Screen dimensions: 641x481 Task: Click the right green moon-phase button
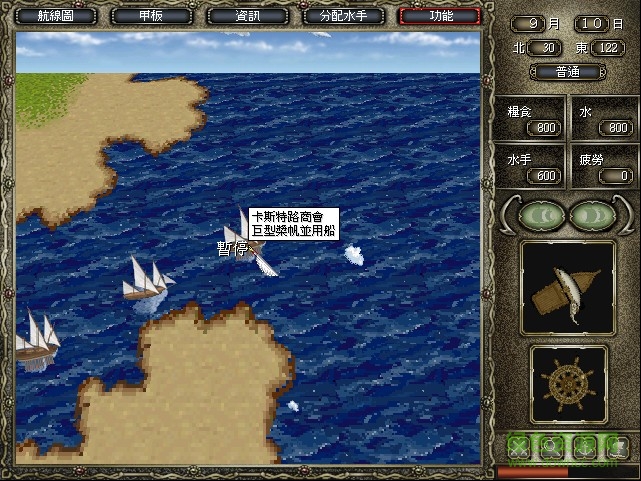(x=590, y=215)
